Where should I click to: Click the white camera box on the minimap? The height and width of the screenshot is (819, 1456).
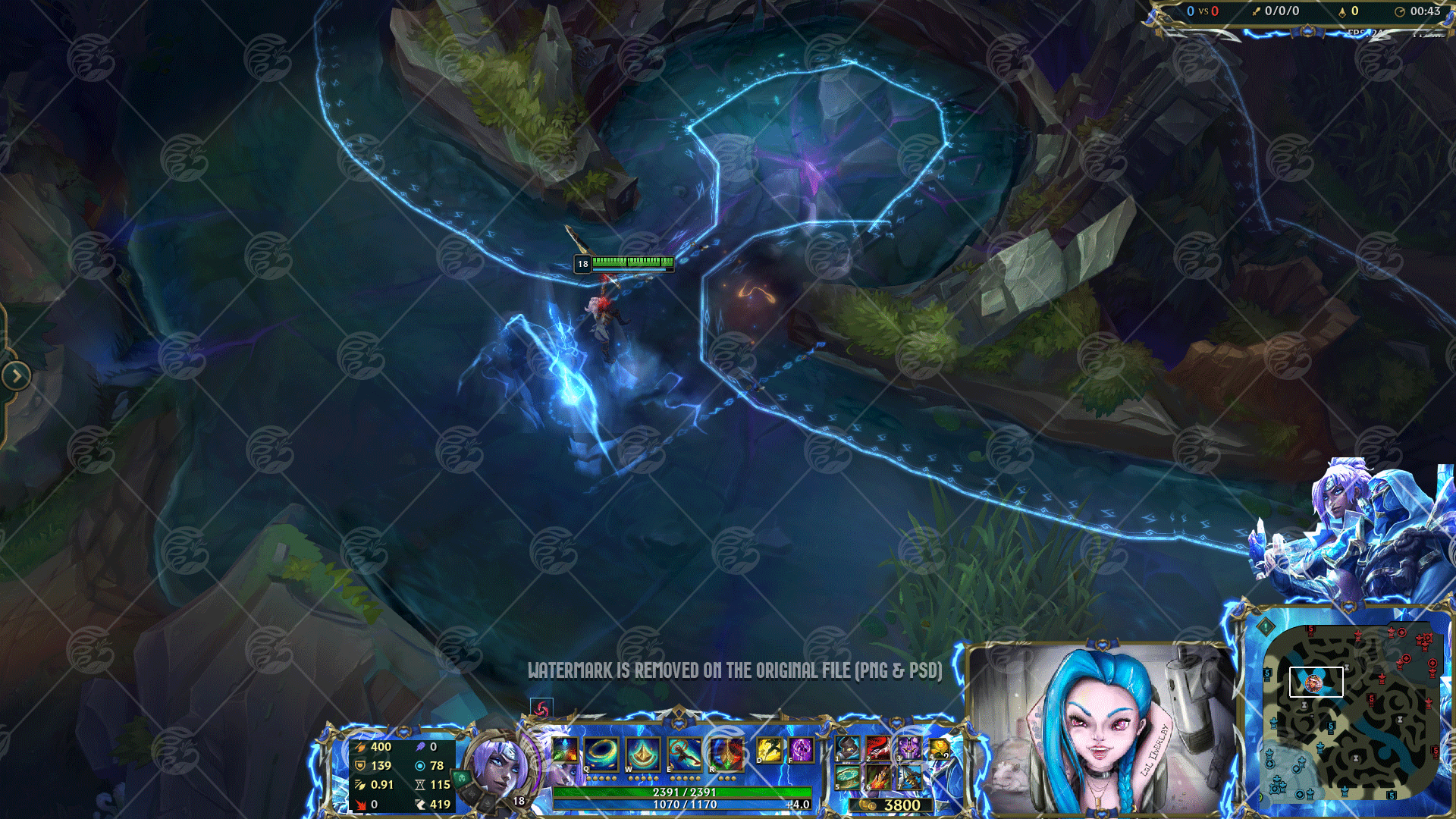pos(1316,682)
